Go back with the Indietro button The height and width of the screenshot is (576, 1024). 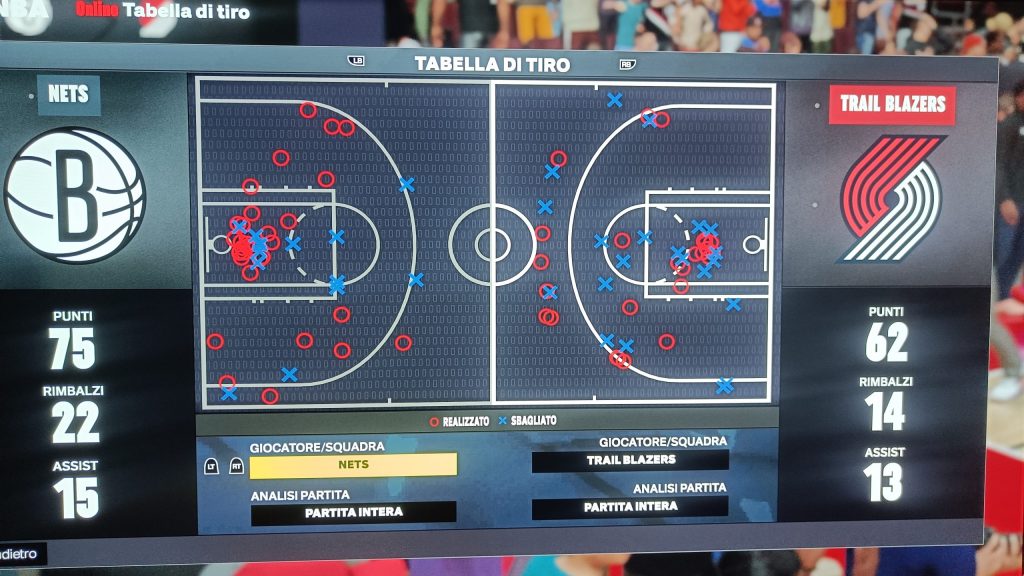[x=20, y=553]
